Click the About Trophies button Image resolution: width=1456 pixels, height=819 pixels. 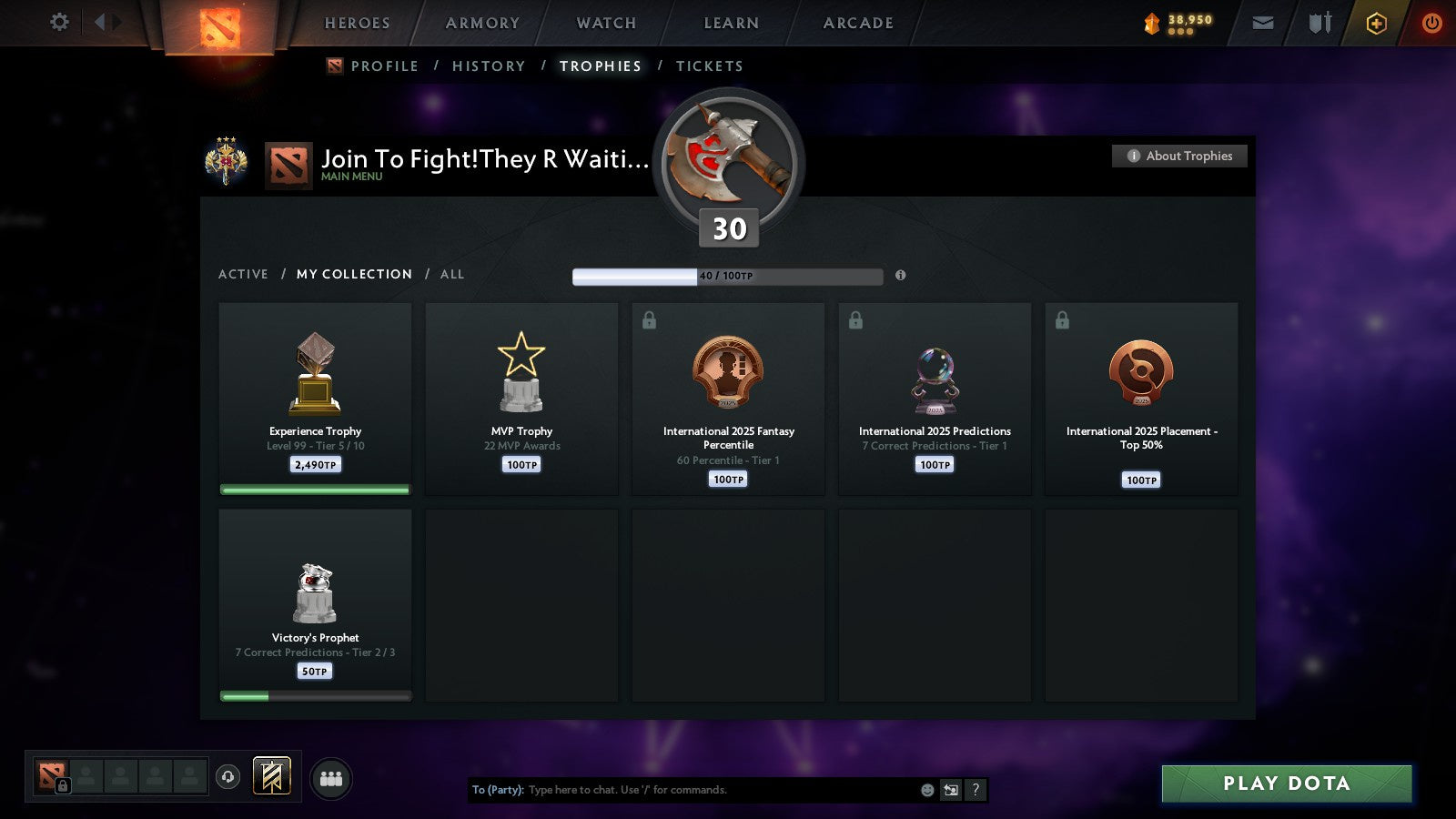[1178, 156]
